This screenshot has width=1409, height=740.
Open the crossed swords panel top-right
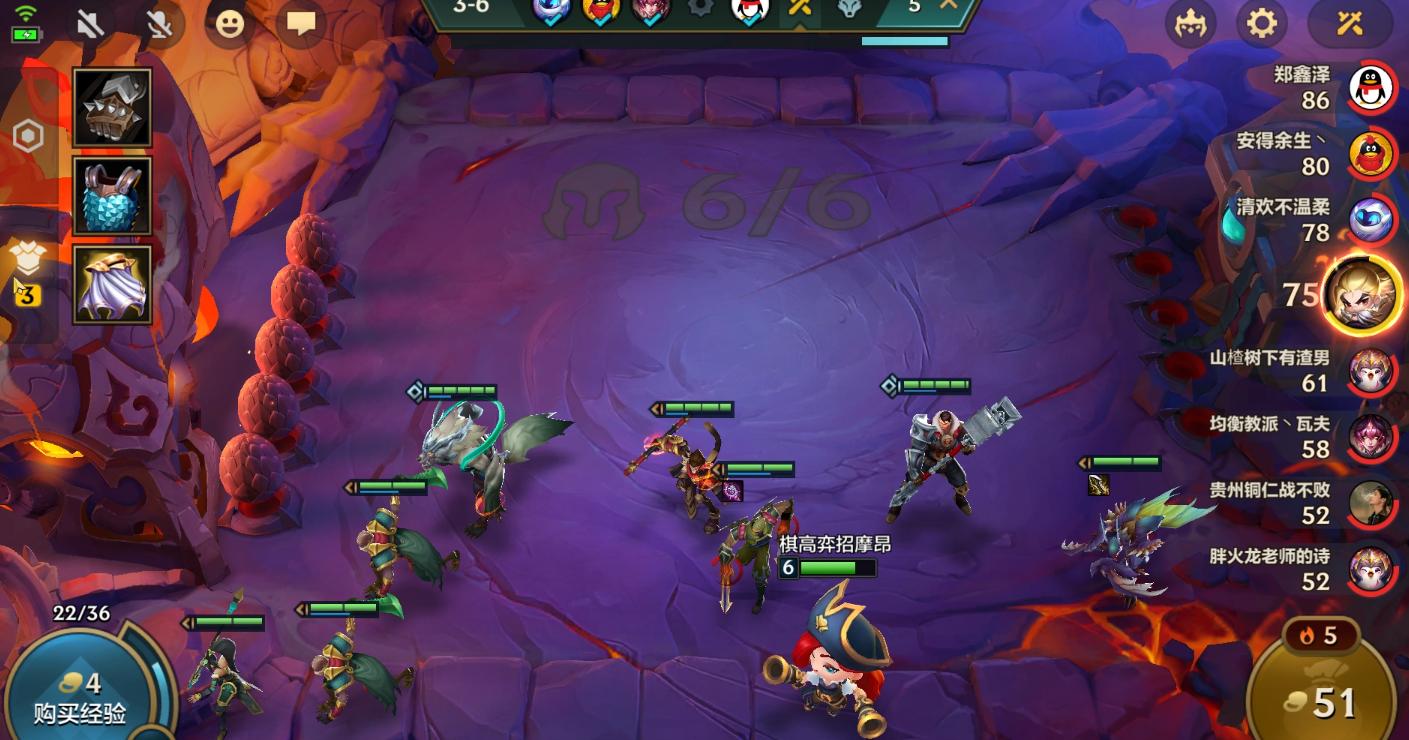pyautogui.click(x=1350, y=24)
